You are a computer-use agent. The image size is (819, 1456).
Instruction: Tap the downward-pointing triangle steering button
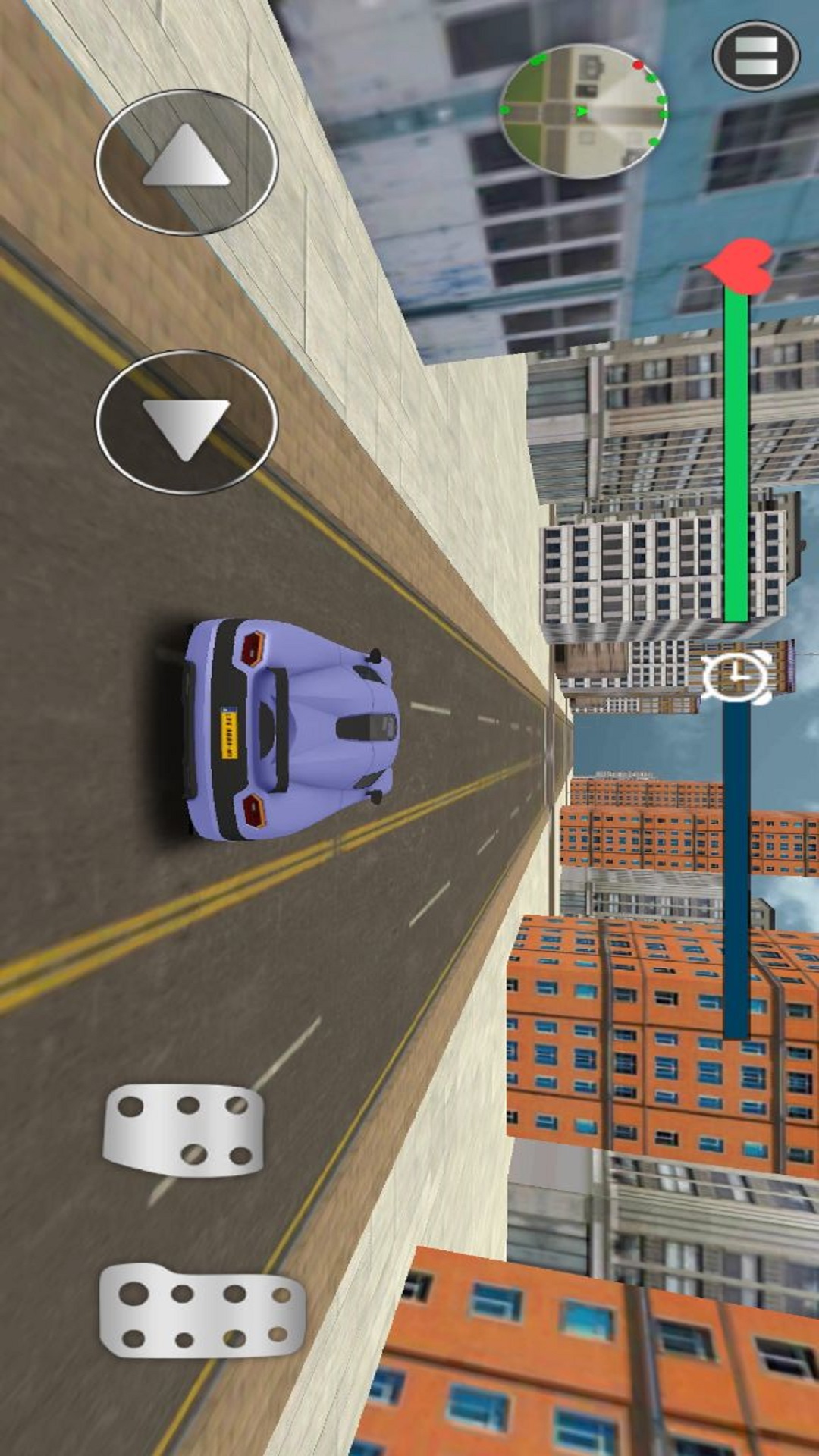click(187, 422)
